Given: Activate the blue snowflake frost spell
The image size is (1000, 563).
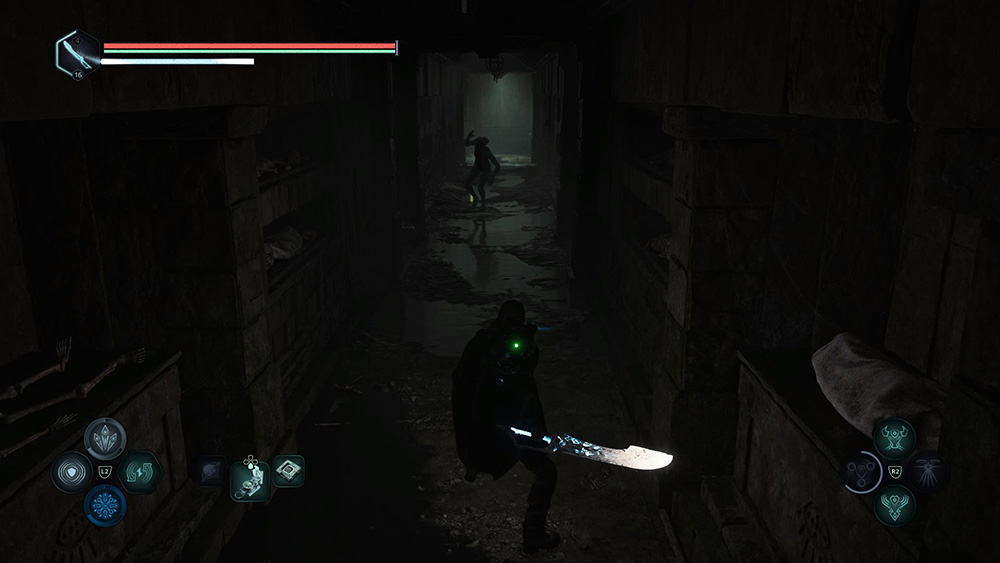Looking at the screenshot, I should tap(103, 503).
